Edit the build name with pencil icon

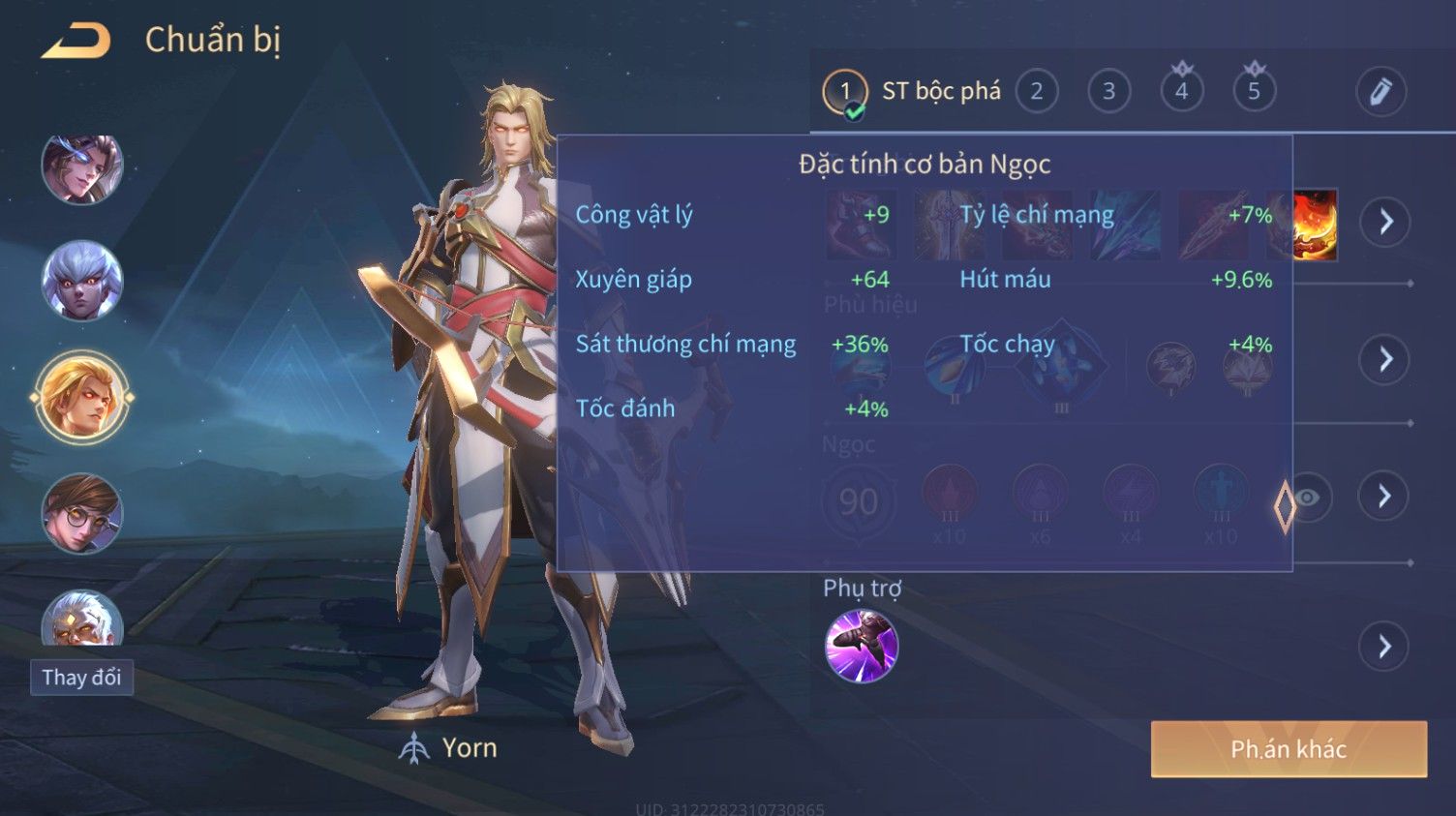tap(1380, 92)
